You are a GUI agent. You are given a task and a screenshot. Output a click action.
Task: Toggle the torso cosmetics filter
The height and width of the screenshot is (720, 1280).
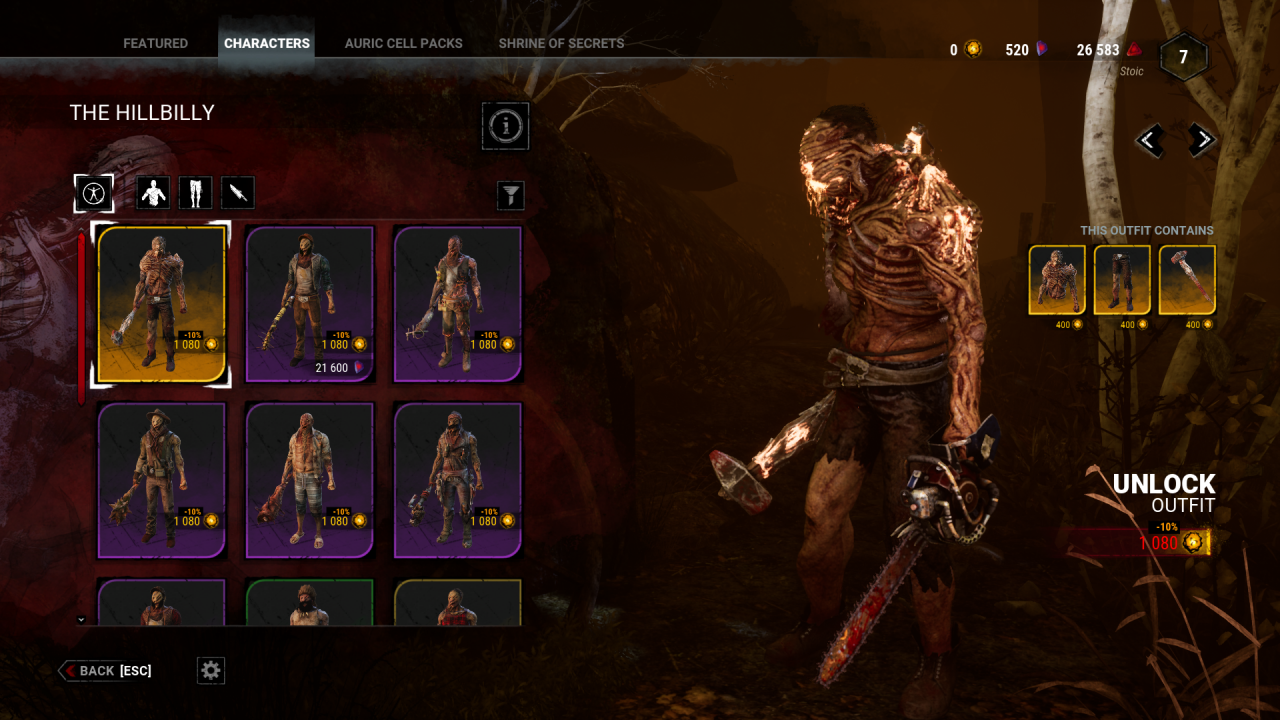pyautogui.click(x=153, y=192)
